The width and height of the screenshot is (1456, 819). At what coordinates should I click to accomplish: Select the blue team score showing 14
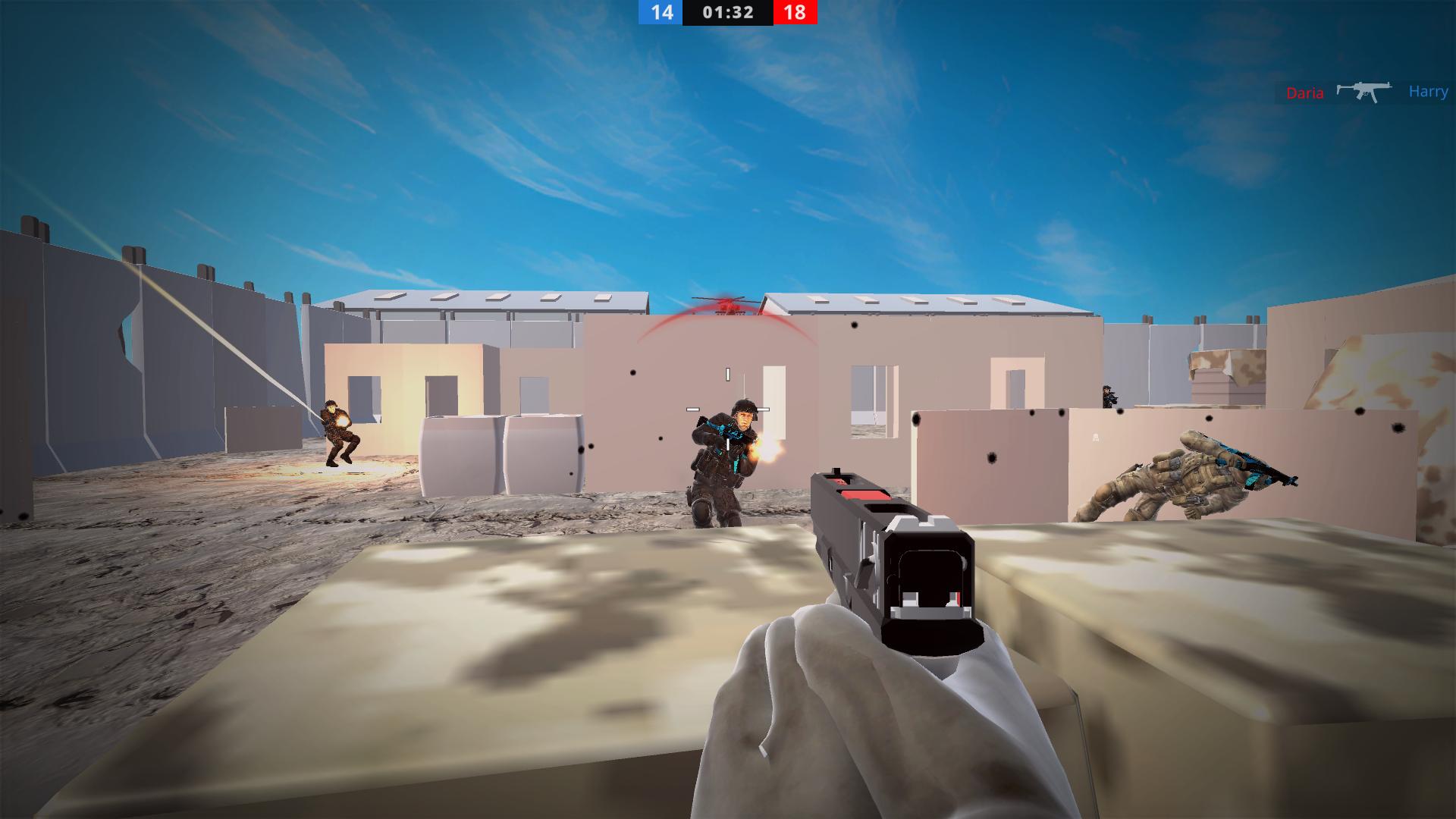pos(662,13)
